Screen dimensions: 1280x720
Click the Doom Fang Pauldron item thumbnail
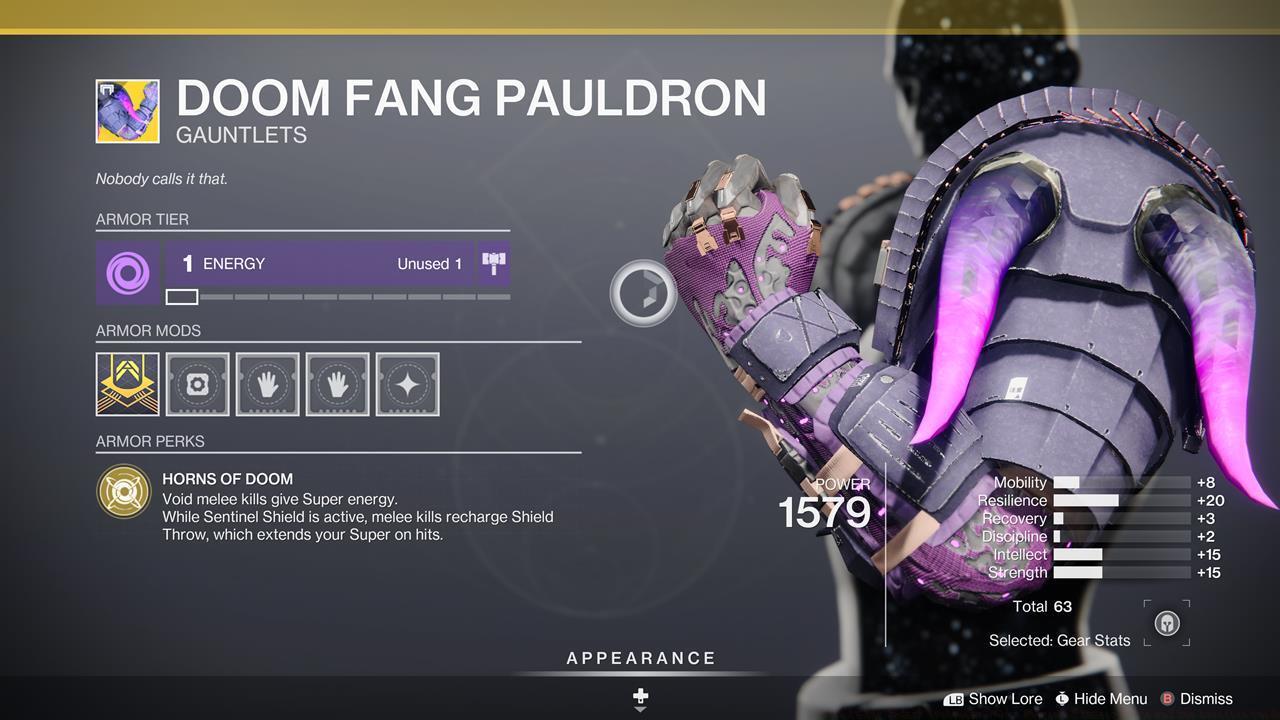pyautogui.click(x=128, y=111)
